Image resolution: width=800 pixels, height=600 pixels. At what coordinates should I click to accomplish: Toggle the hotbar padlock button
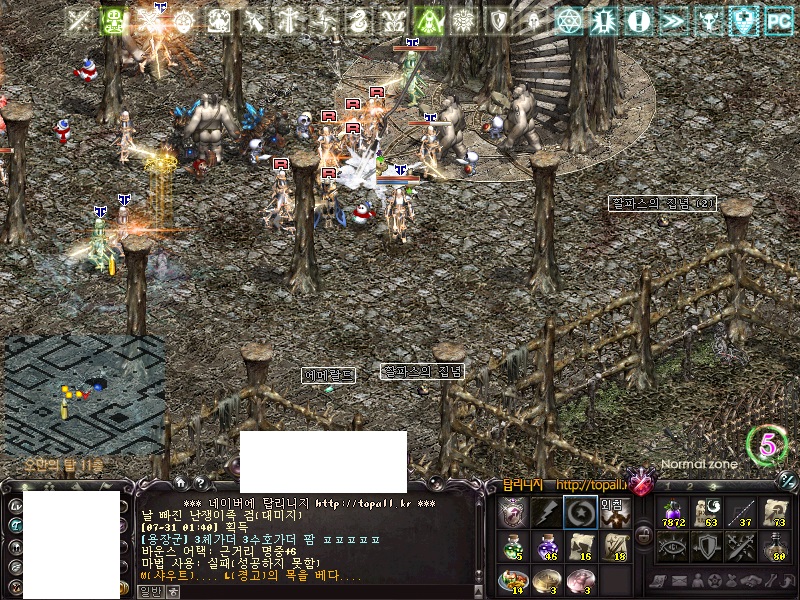[x=644, y=534]
